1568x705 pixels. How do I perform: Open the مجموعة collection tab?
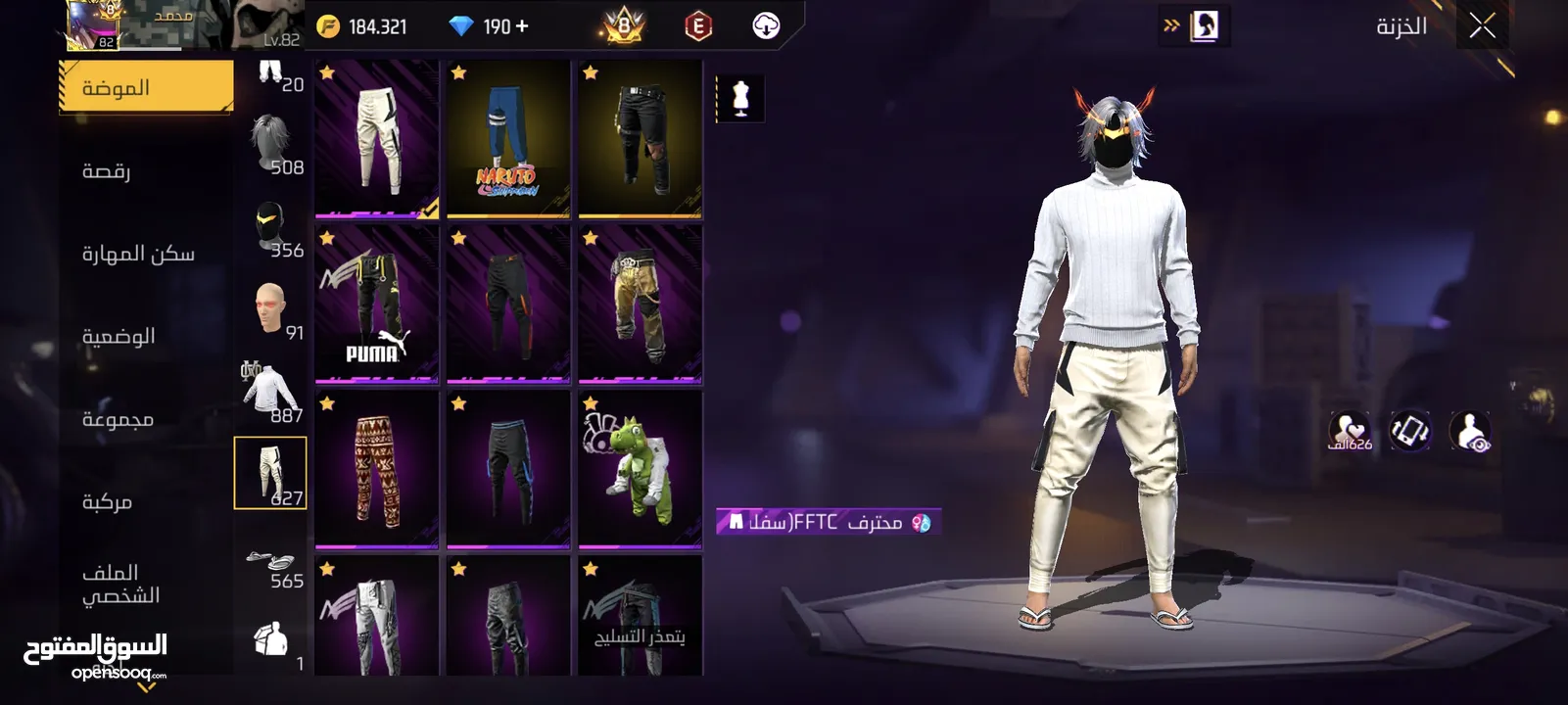[x=118, y=419]
